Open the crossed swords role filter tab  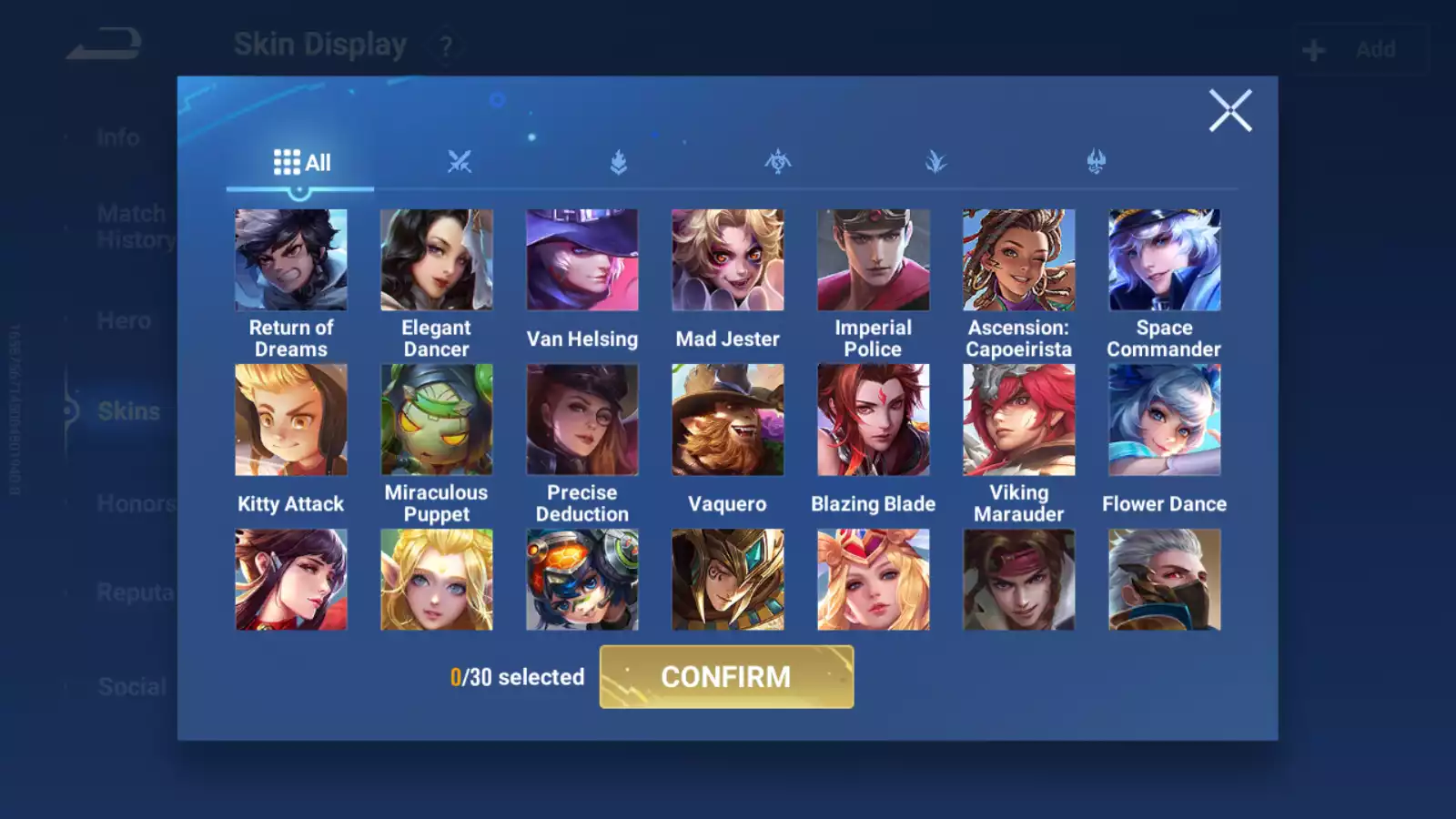(460, 161)
